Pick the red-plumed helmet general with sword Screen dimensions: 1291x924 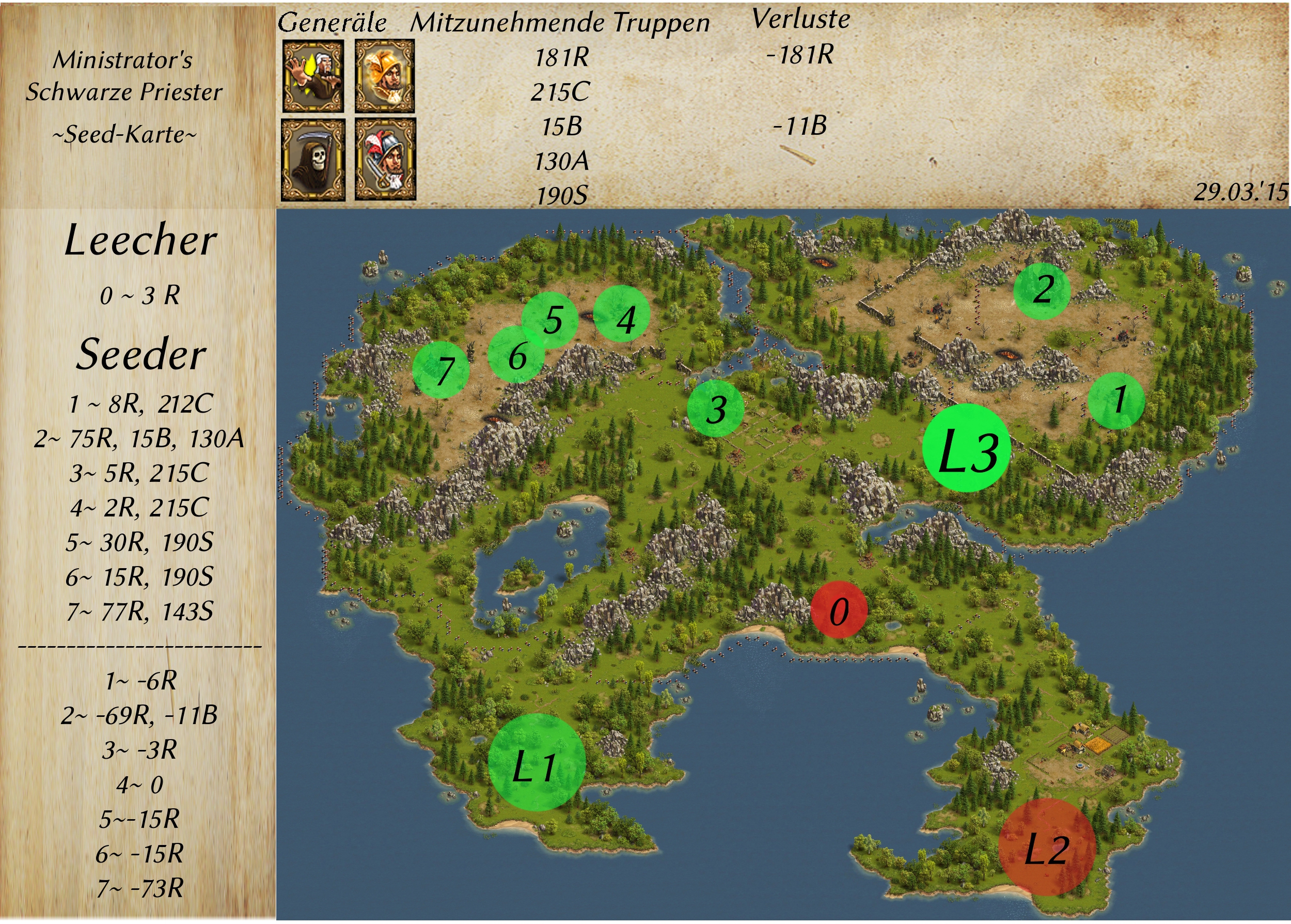click(x=385, y=160)
